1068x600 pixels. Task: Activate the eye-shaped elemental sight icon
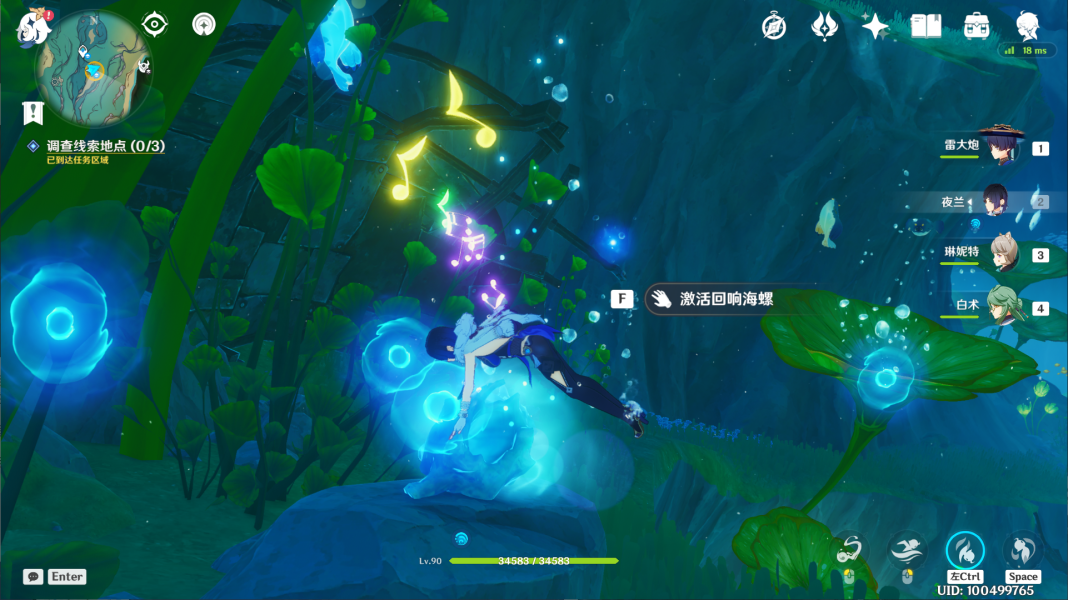(155, 24)
